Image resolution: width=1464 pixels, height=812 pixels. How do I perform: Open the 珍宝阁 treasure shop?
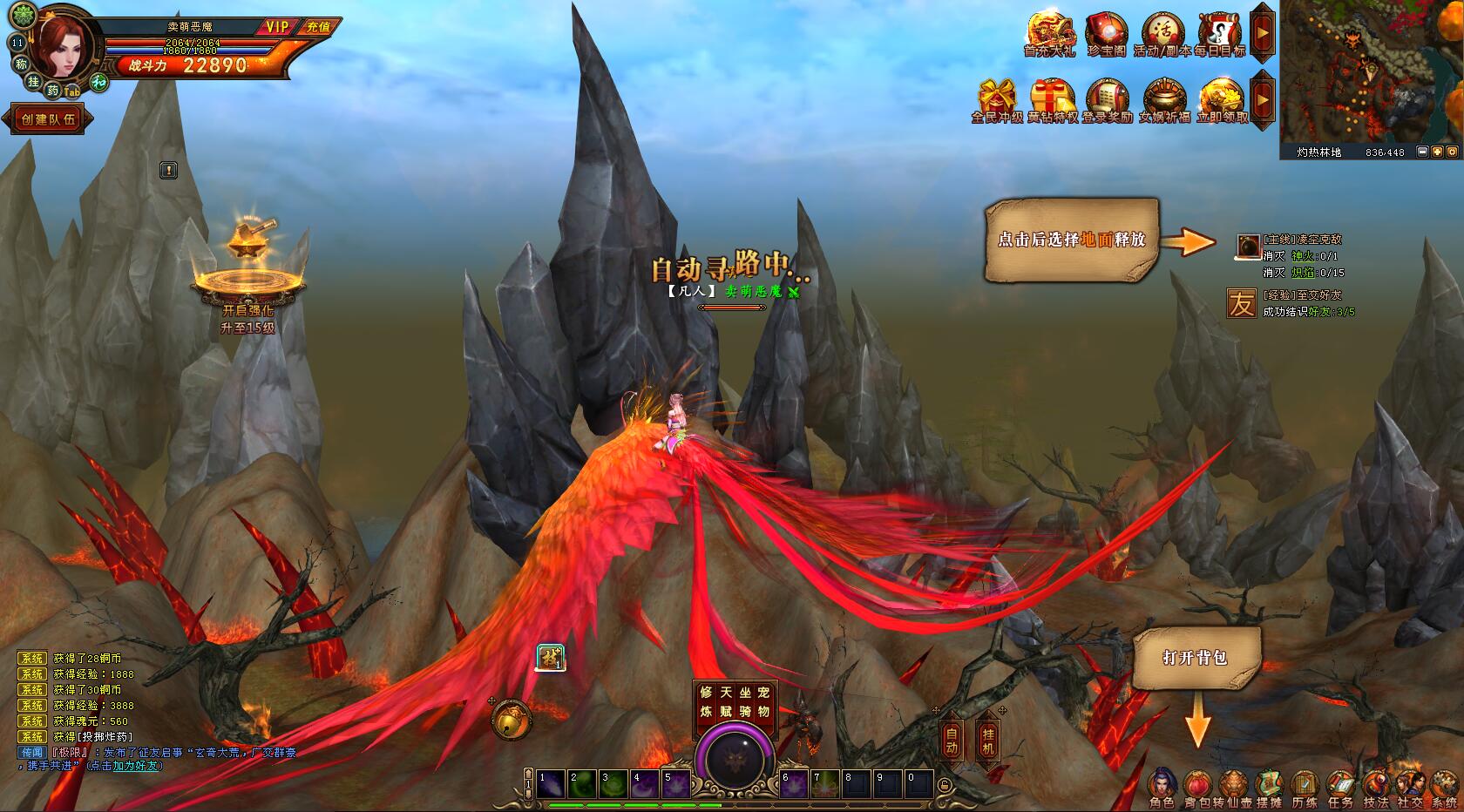point(1106,35)
